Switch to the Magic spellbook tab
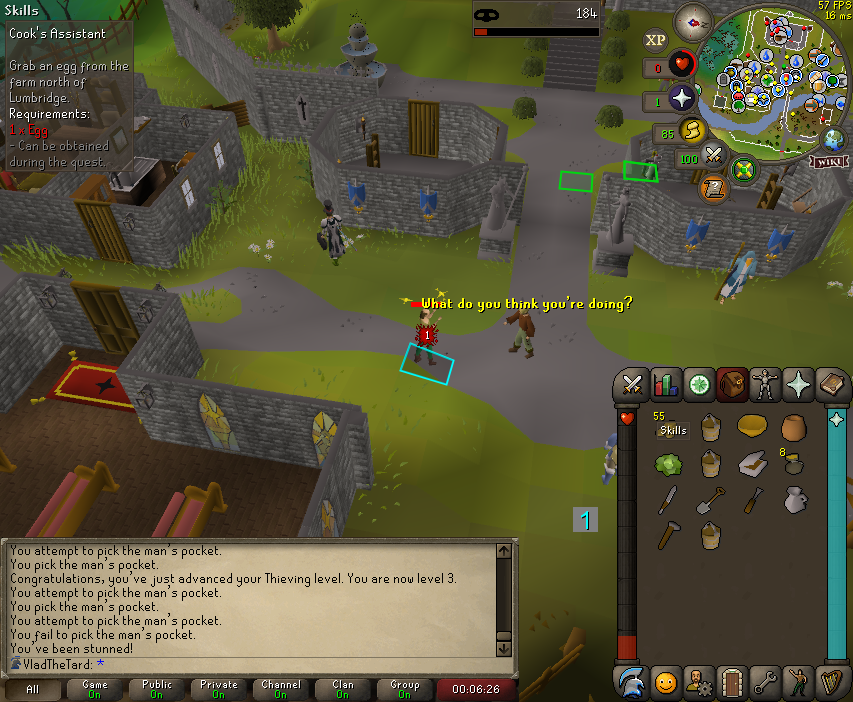This screenshot has height=702, width=853. (832, 383)
